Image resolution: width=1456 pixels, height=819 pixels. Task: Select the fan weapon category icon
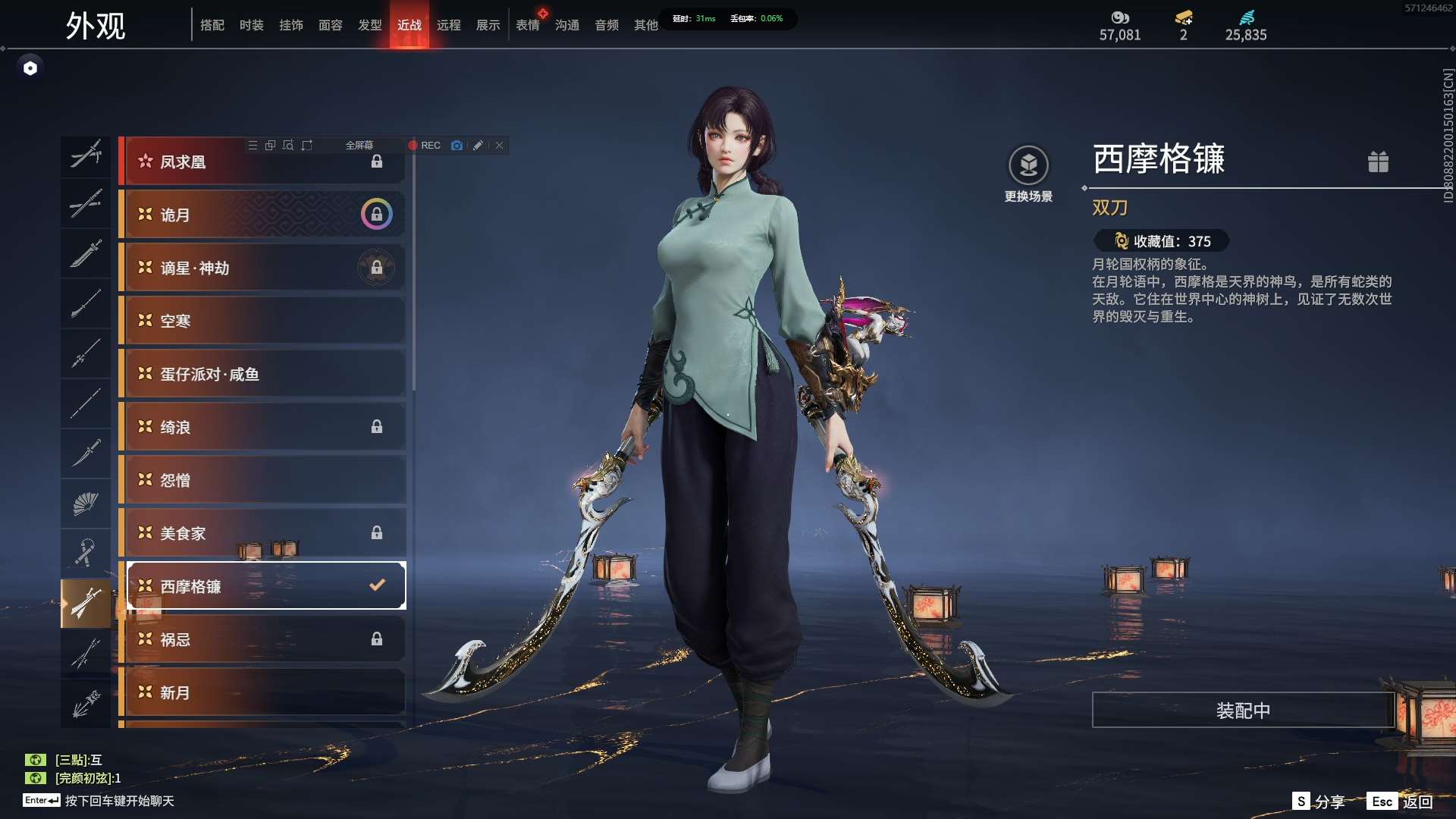click(86, 504)
